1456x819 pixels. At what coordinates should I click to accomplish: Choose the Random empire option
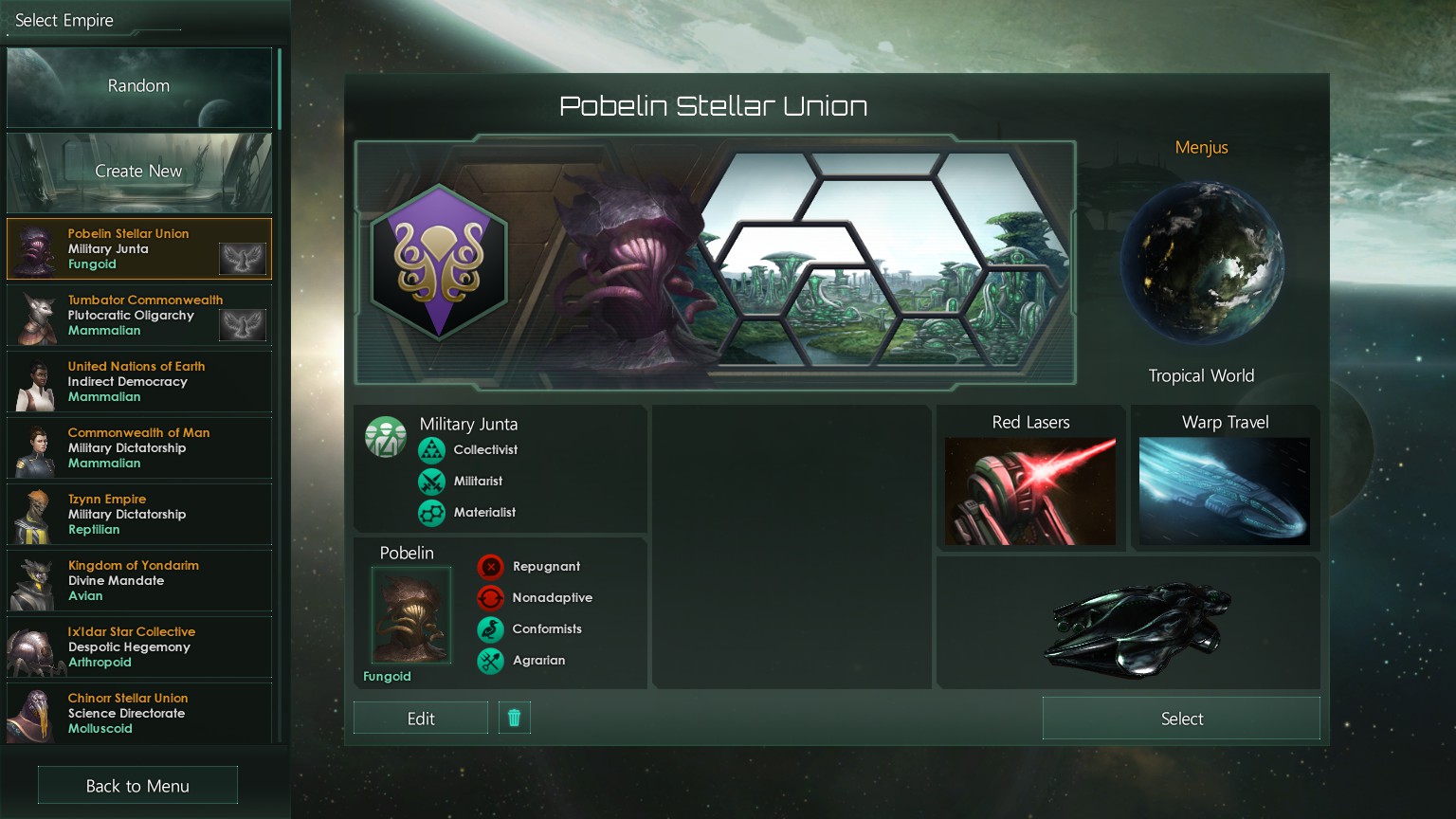[138, 86]
